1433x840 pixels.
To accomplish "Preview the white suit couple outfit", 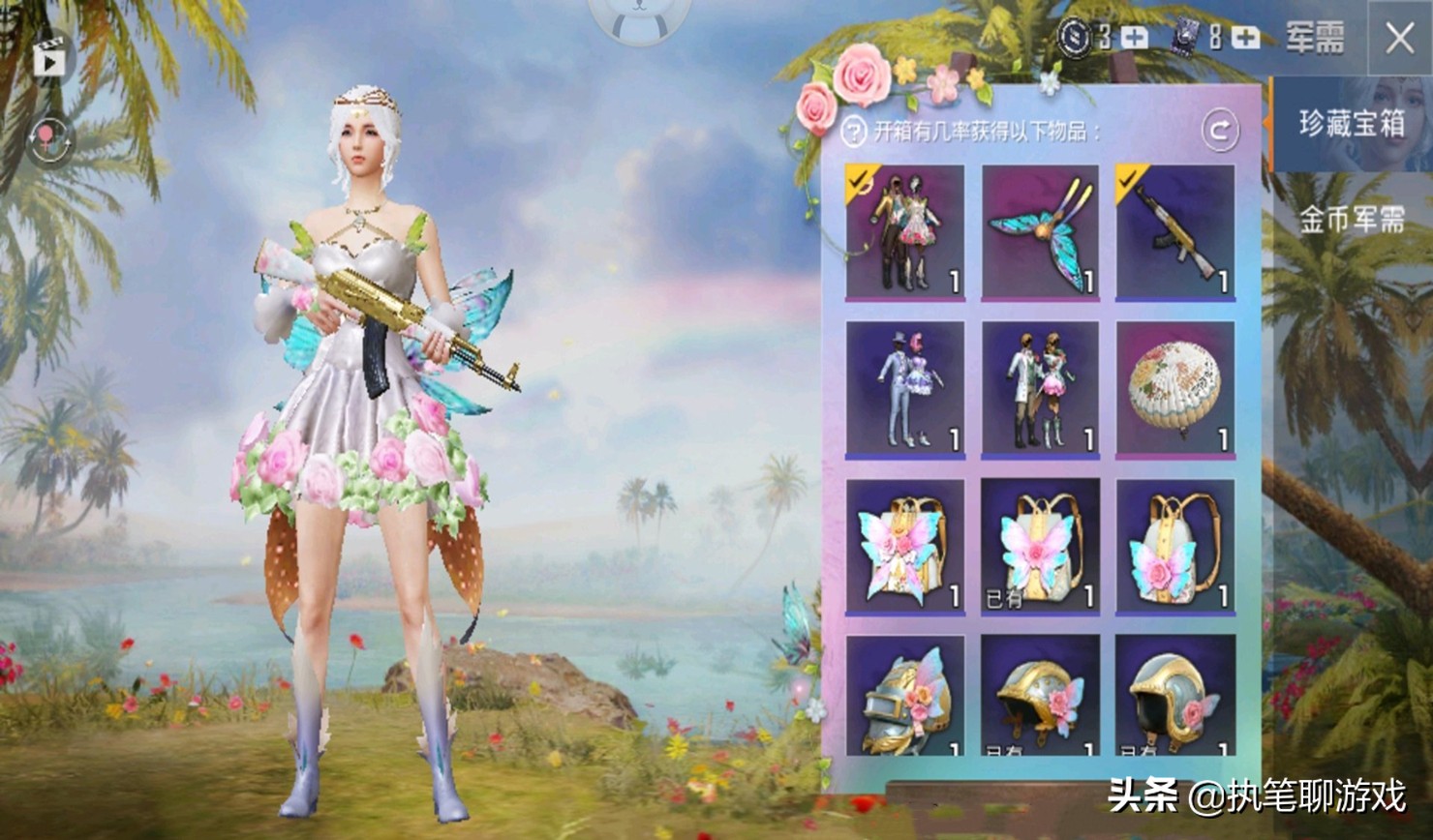I will point(1040,389).
